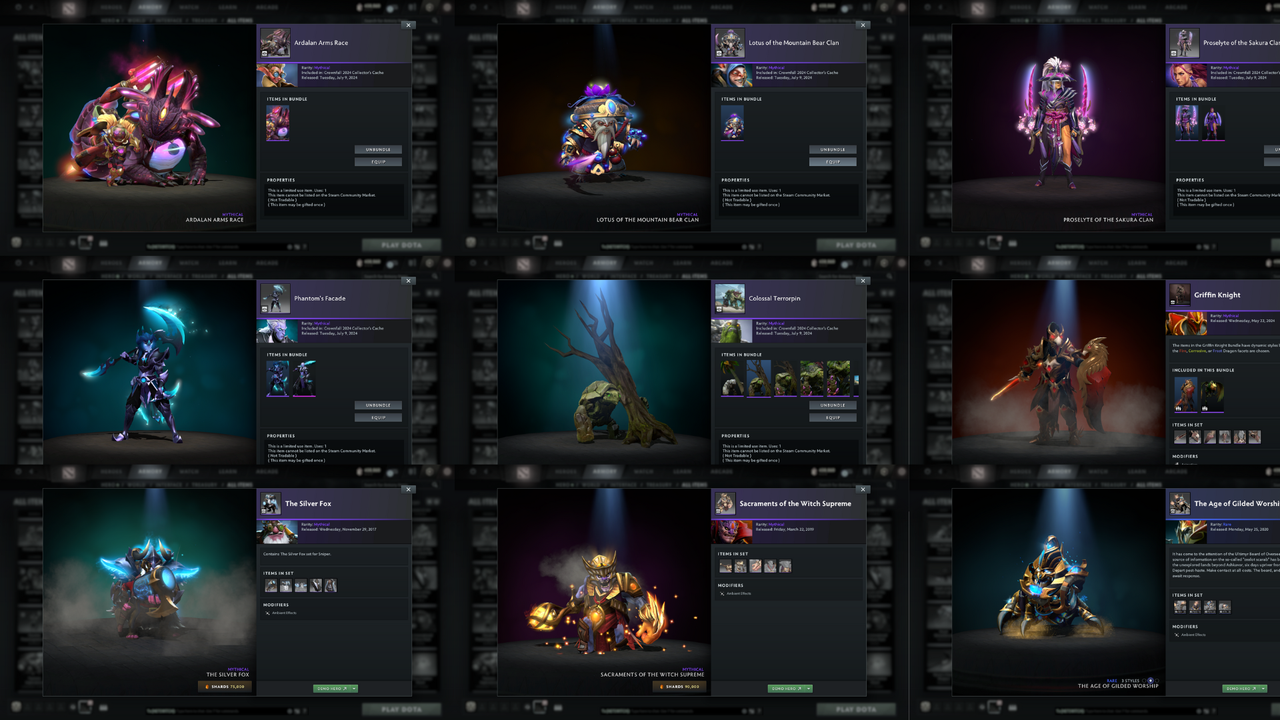This screenshot has height=720, width=1280.
Task: Expand the Demo Hero dropdown under The Silver Fox
Action: (353, 688)
